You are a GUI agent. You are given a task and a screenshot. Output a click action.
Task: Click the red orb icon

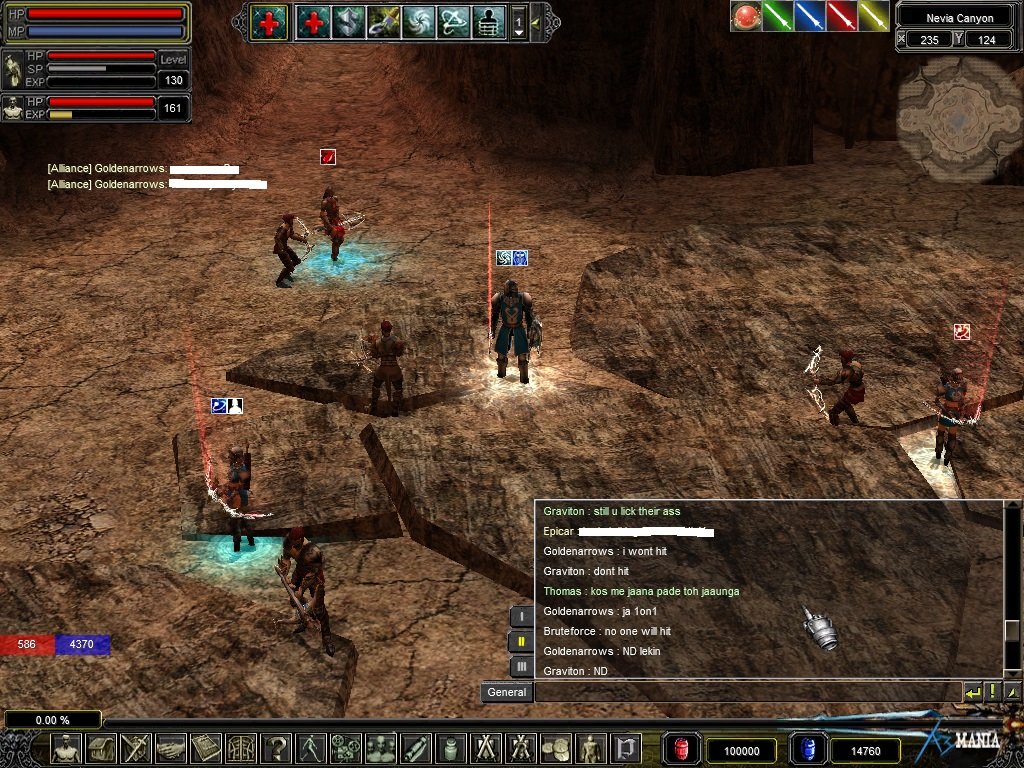pos(746,16)
